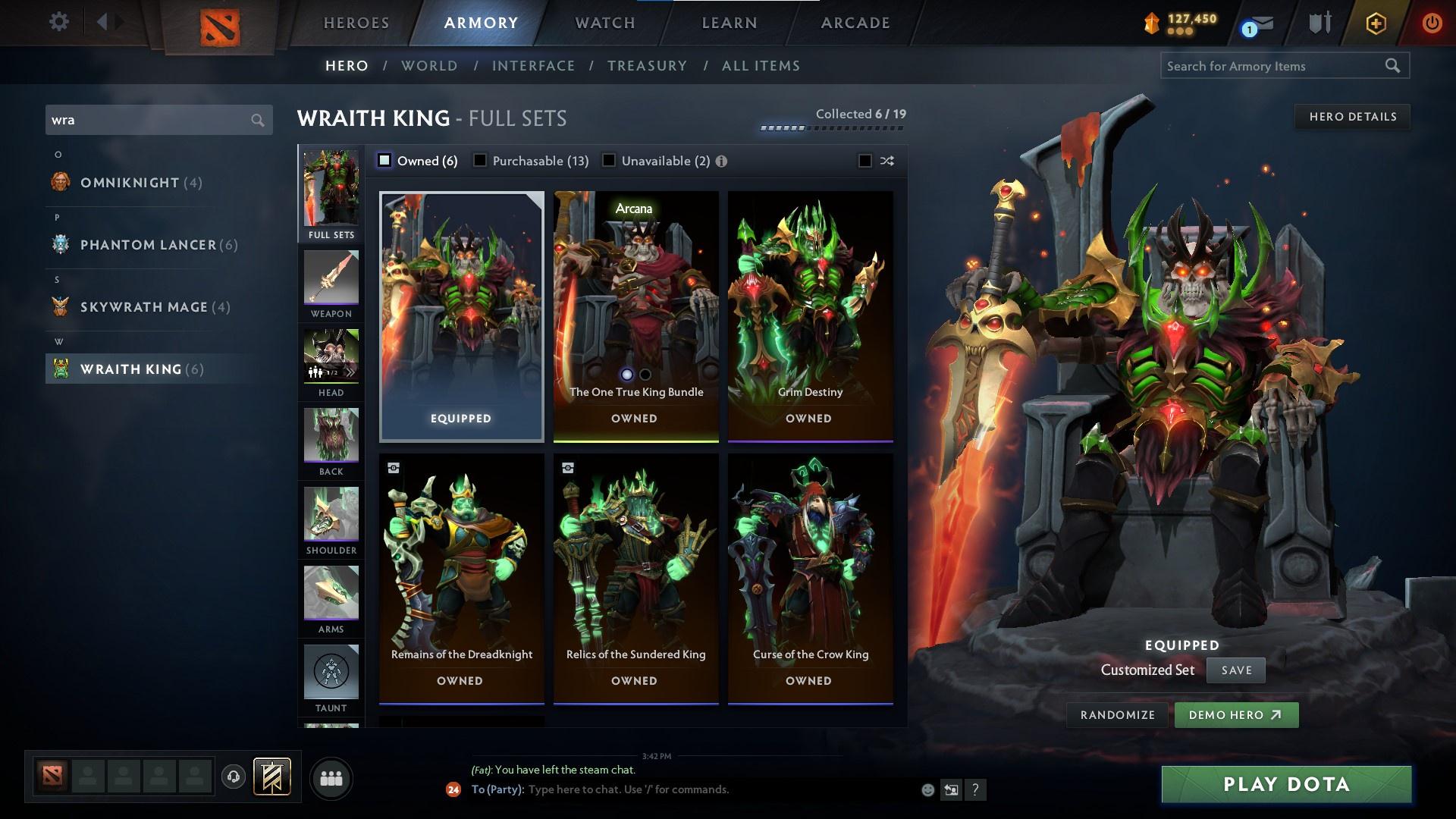Click Demo Hero to test Wraith King
The width and height of the screenshot is (1456, 819).
pos(1236,714)
